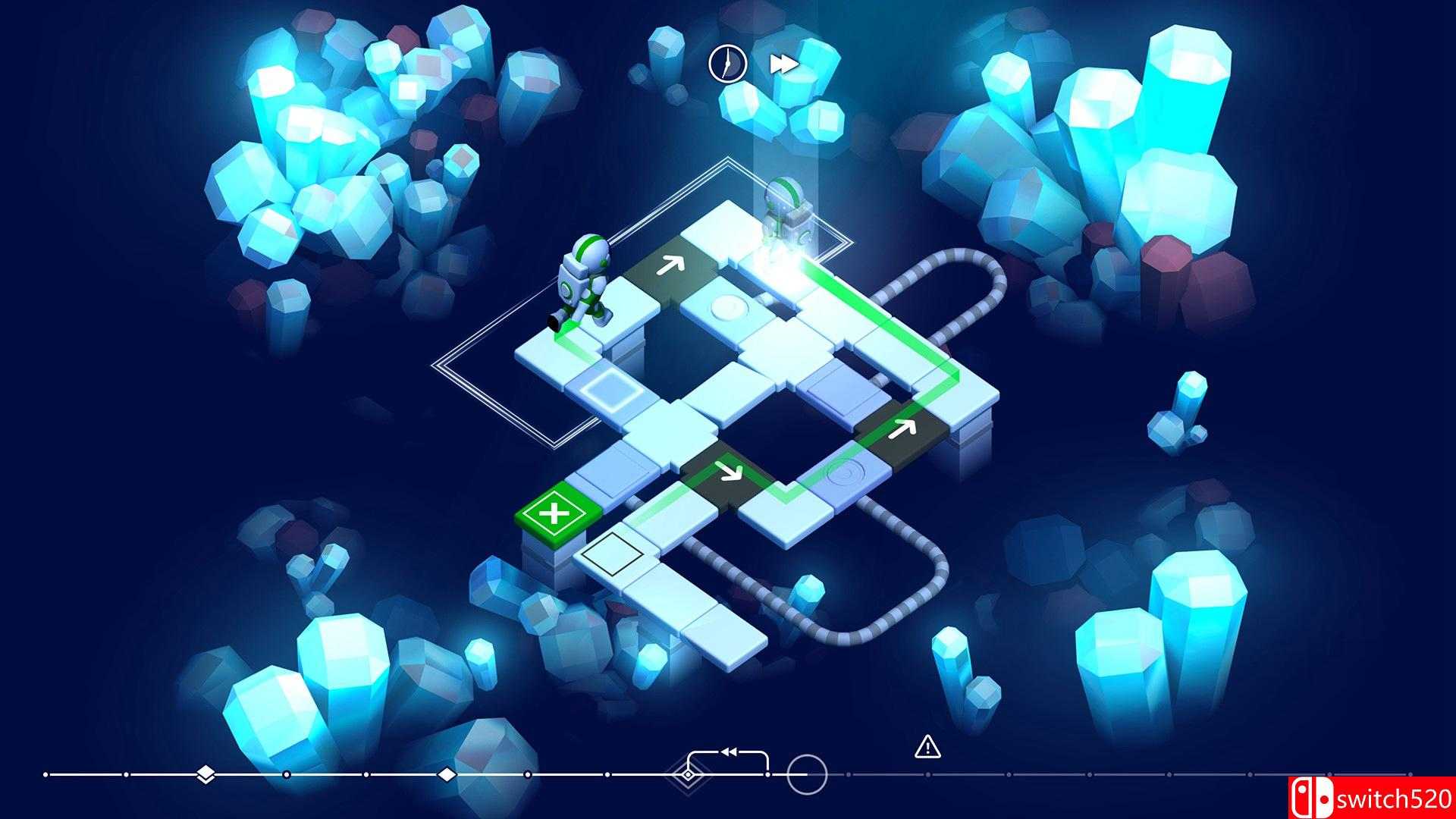The image size is (1456, 819).
Task: Select the fast-forward icon at the top
Action: click(785, 64)
